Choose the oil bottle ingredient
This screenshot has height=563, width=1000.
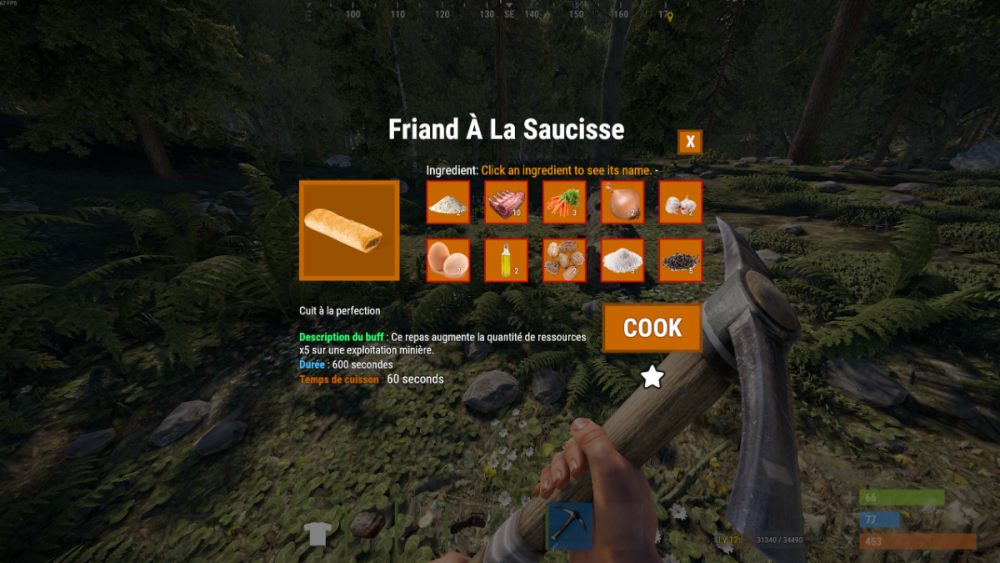506,260
